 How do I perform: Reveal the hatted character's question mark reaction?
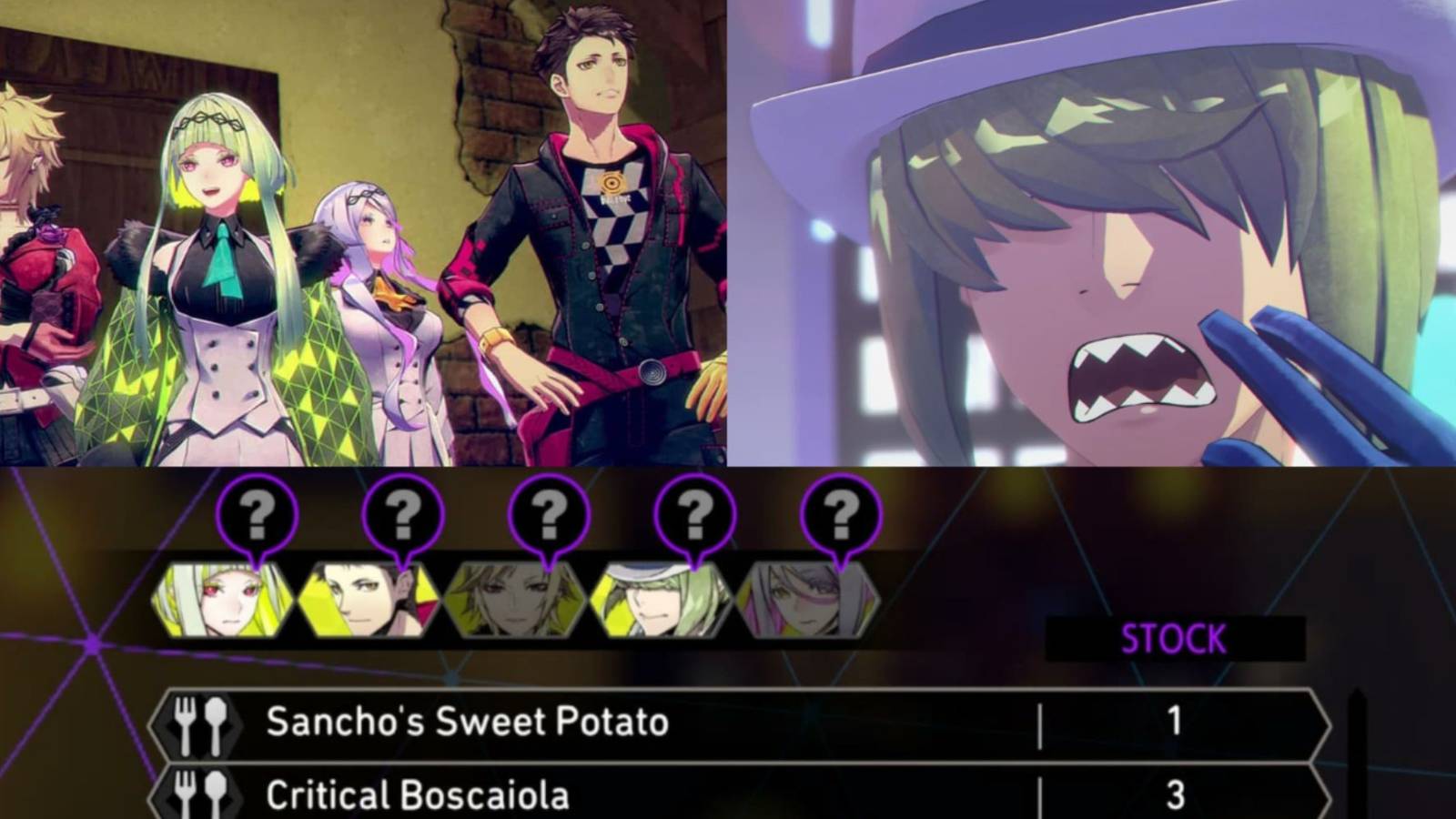click(x=693, y=516)
